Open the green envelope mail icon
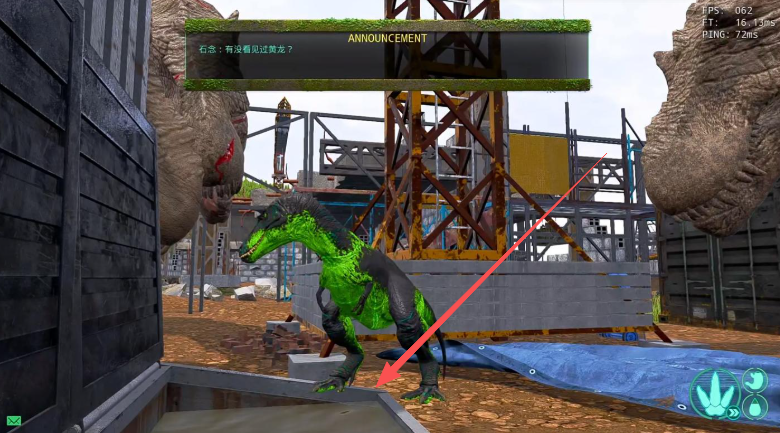The height and width of the screenshot is (433, 780). pyautogui.click(x=13, y=420)
